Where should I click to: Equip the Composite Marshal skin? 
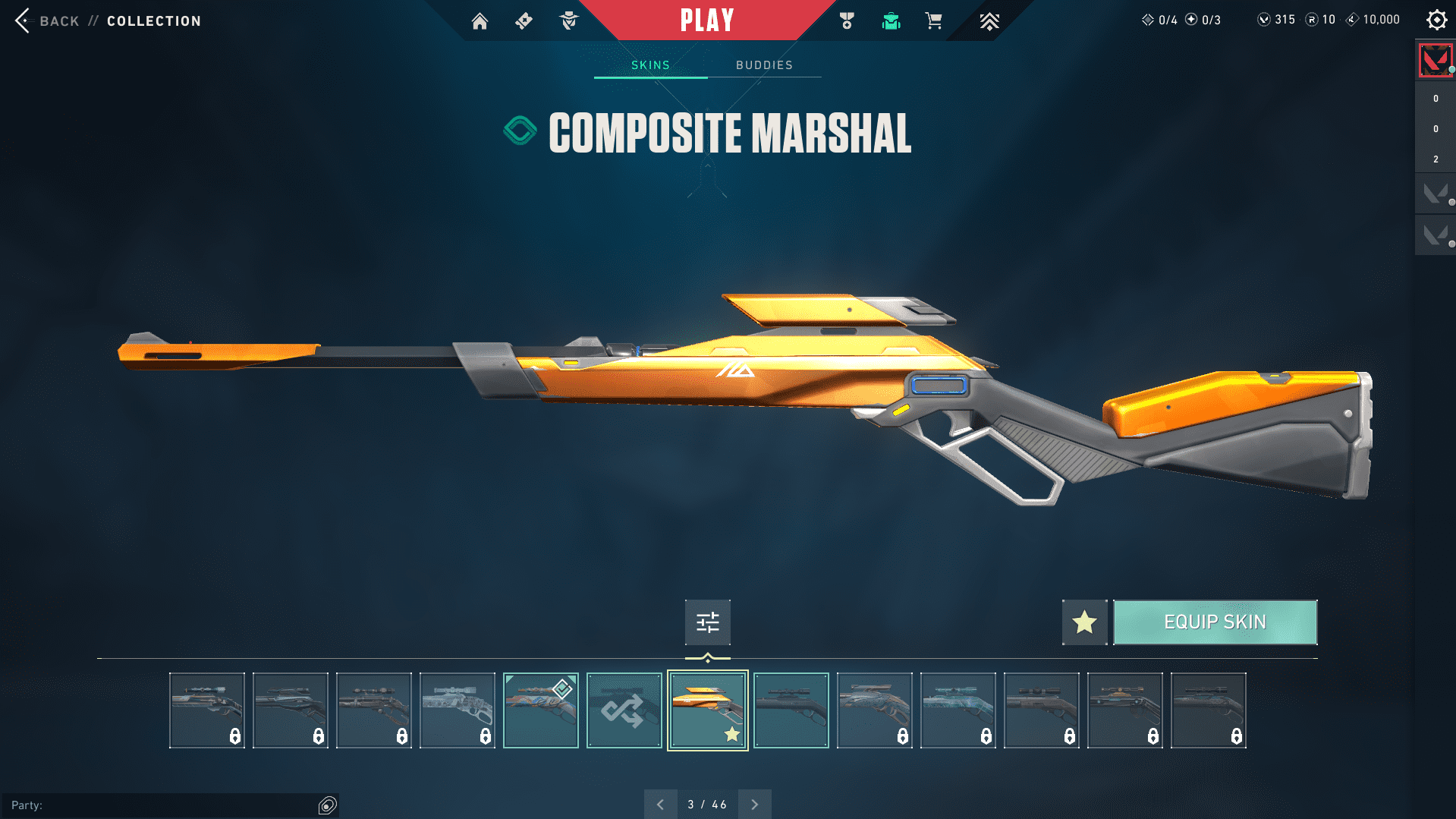(x=1215, y=622)
